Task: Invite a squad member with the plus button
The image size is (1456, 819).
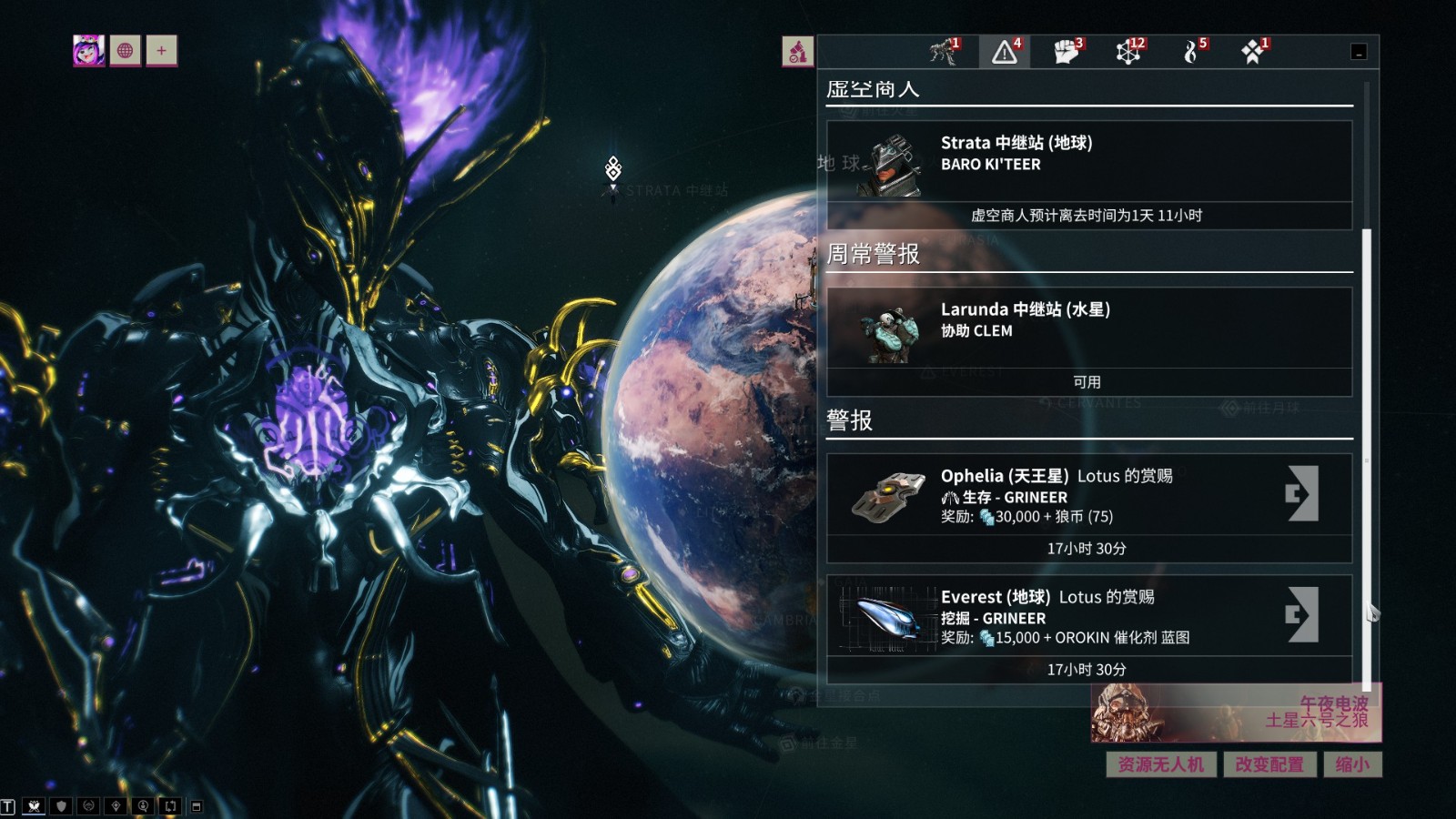Action: (161, 51)
